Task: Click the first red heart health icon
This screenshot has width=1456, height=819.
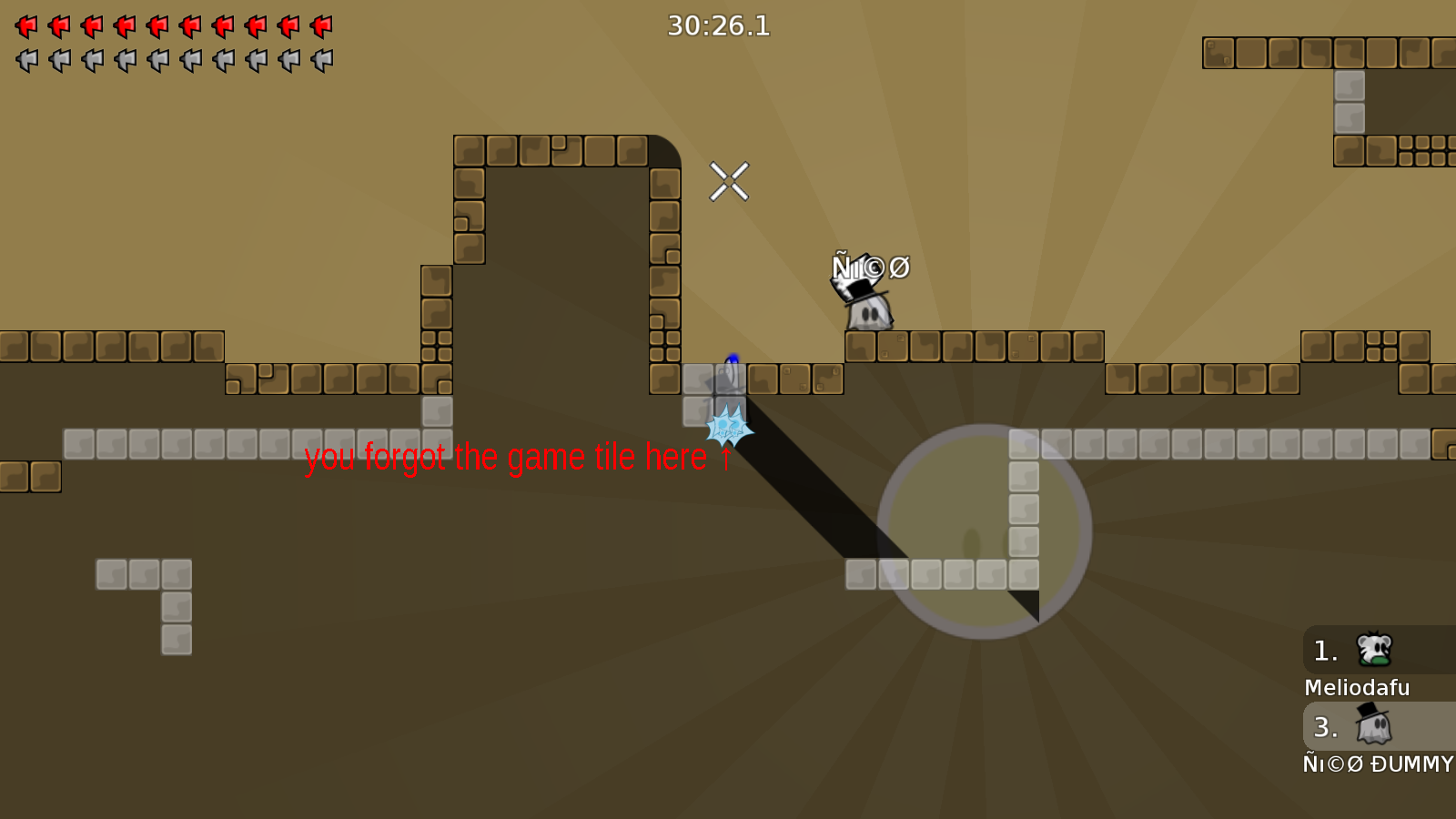Action: click(26, 26)
